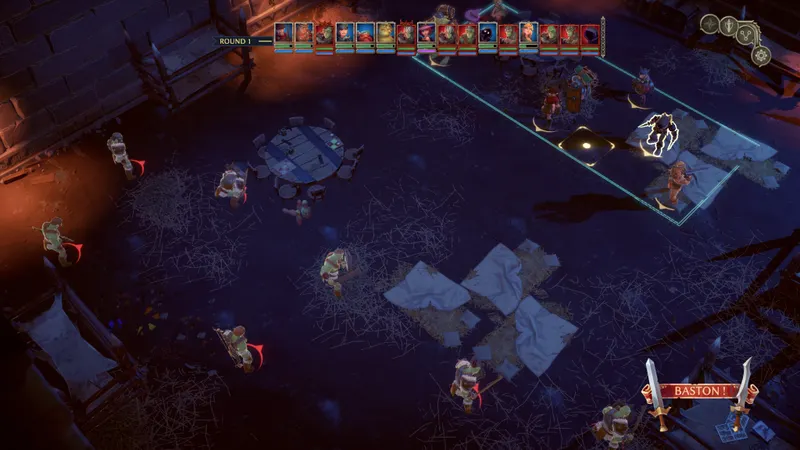Choose the purple-hat woman portrait
The width and height of the screenshot is (800, 450).
(427, 35)
